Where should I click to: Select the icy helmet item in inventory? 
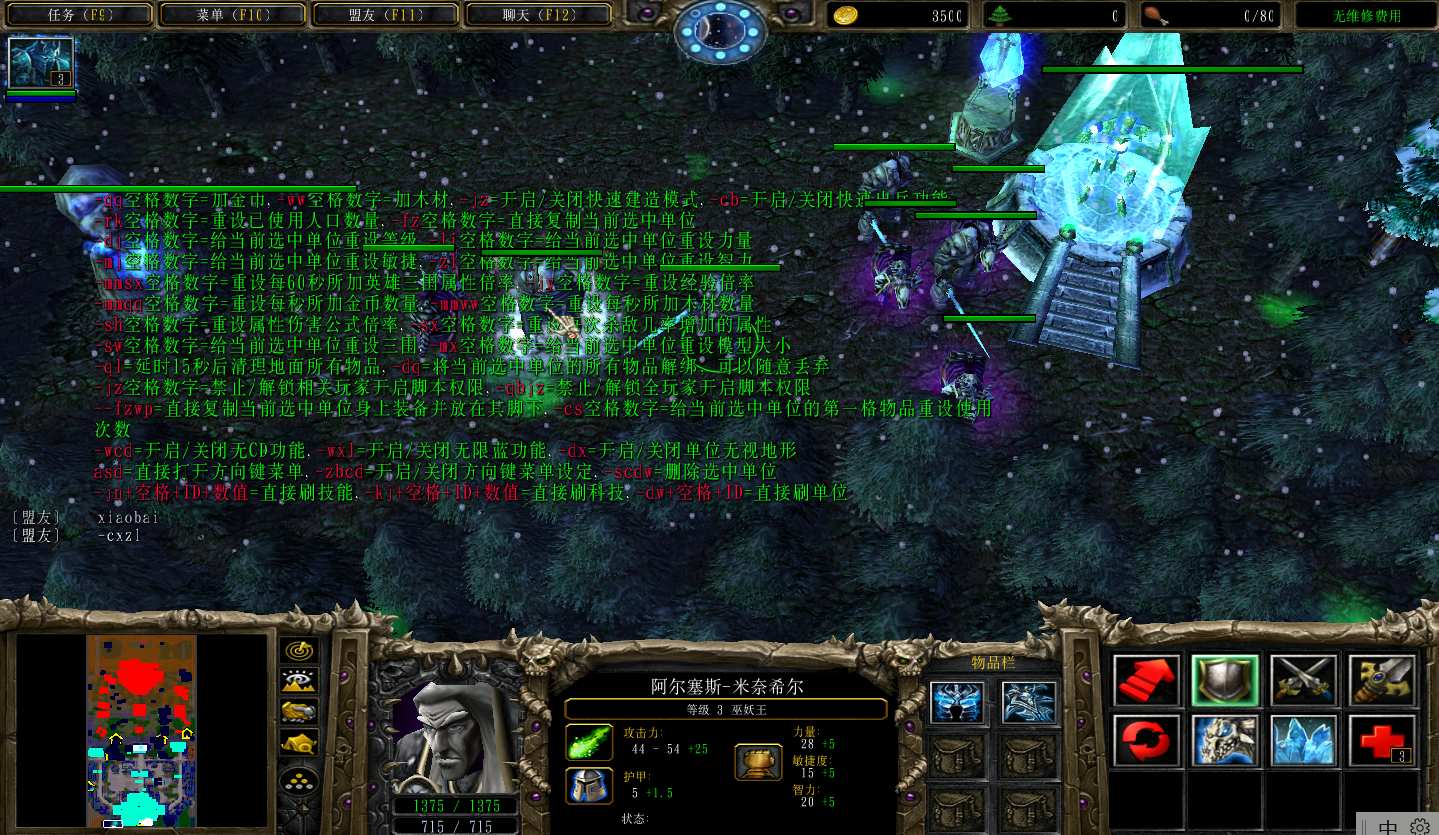click(957, 702)
